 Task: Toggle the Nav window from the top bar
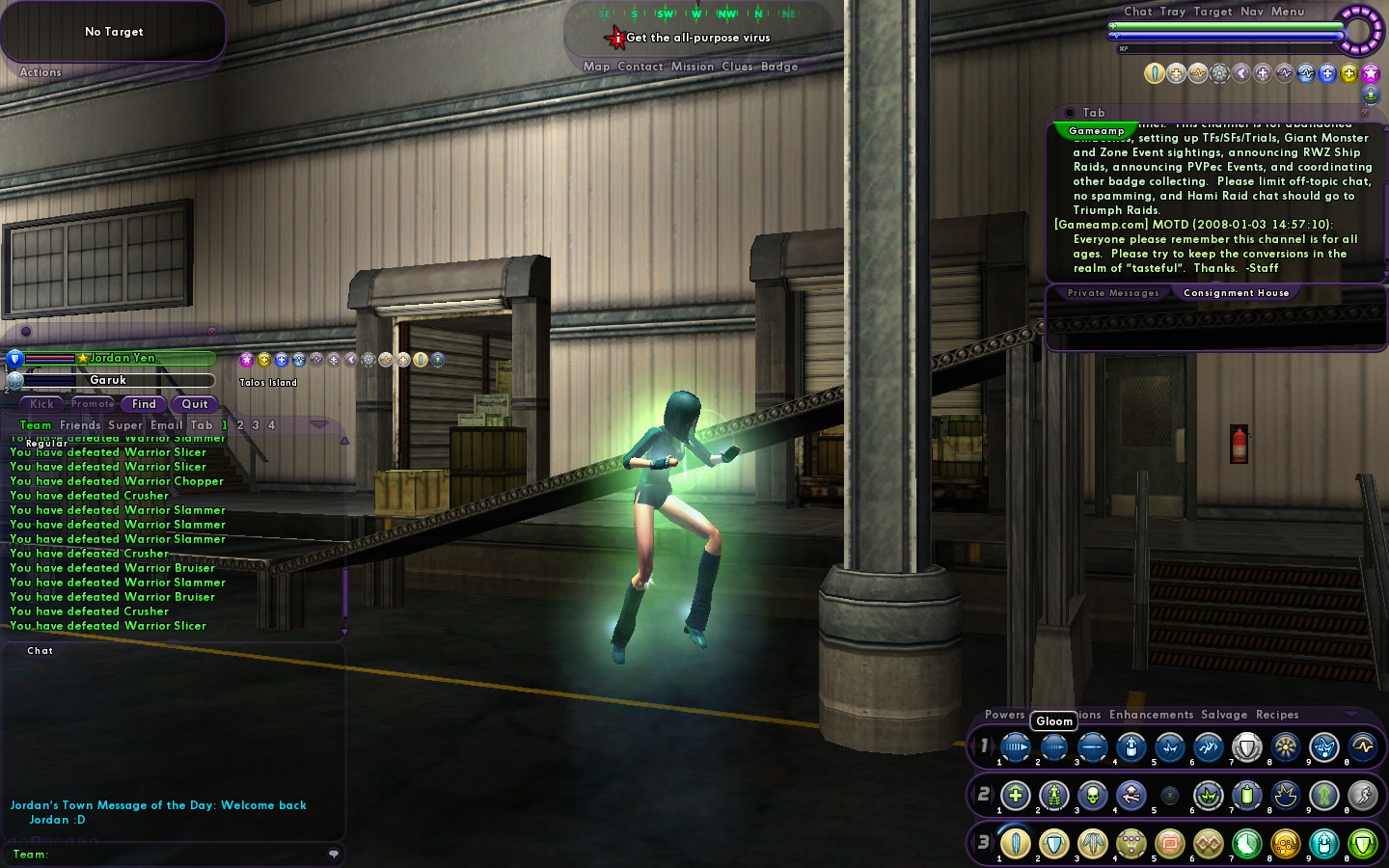[1251, 12]
